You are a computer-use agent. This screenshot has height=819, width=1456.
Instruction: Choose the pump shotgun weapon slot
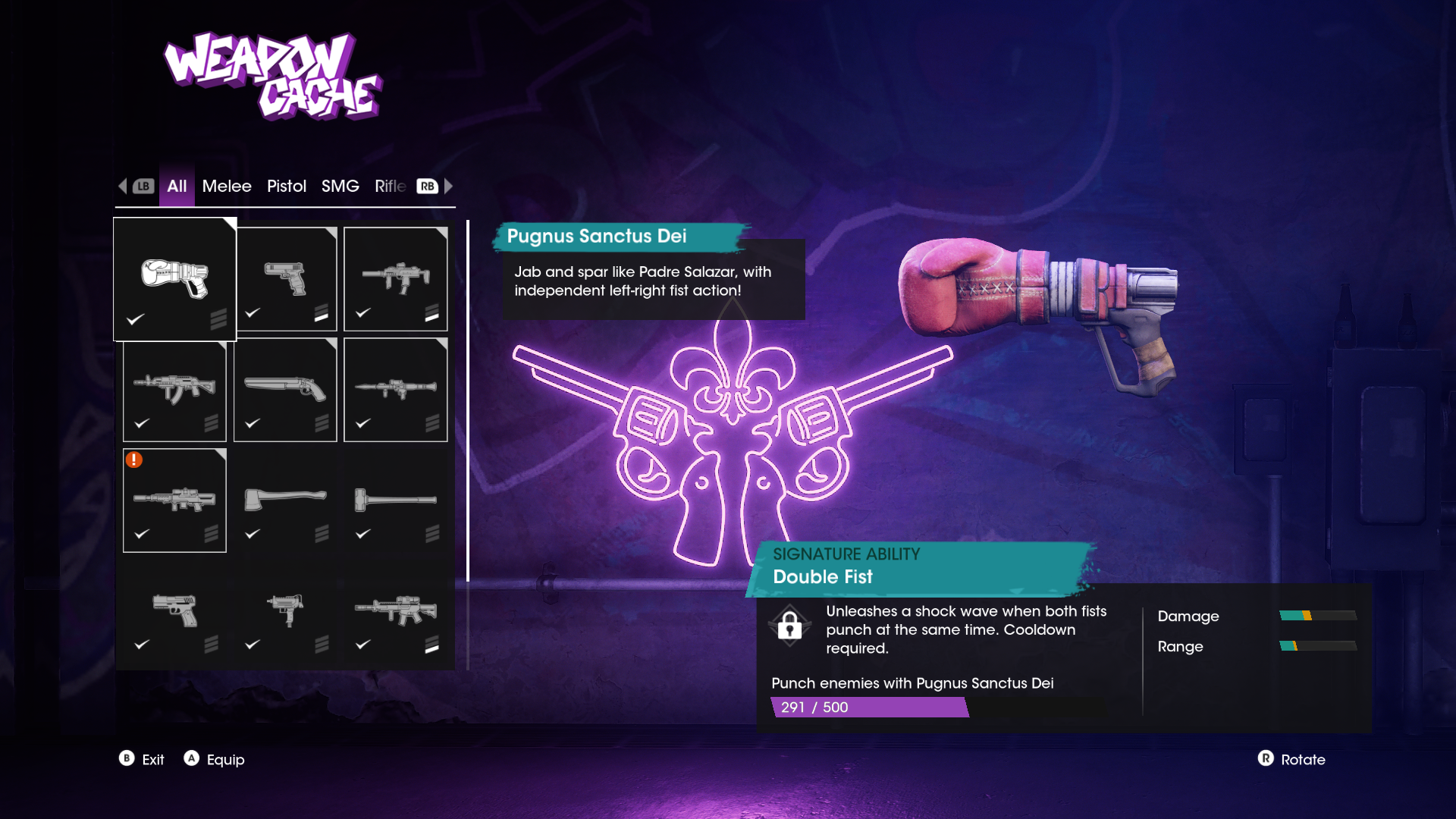pyautogui.click(x=285, y=390)
